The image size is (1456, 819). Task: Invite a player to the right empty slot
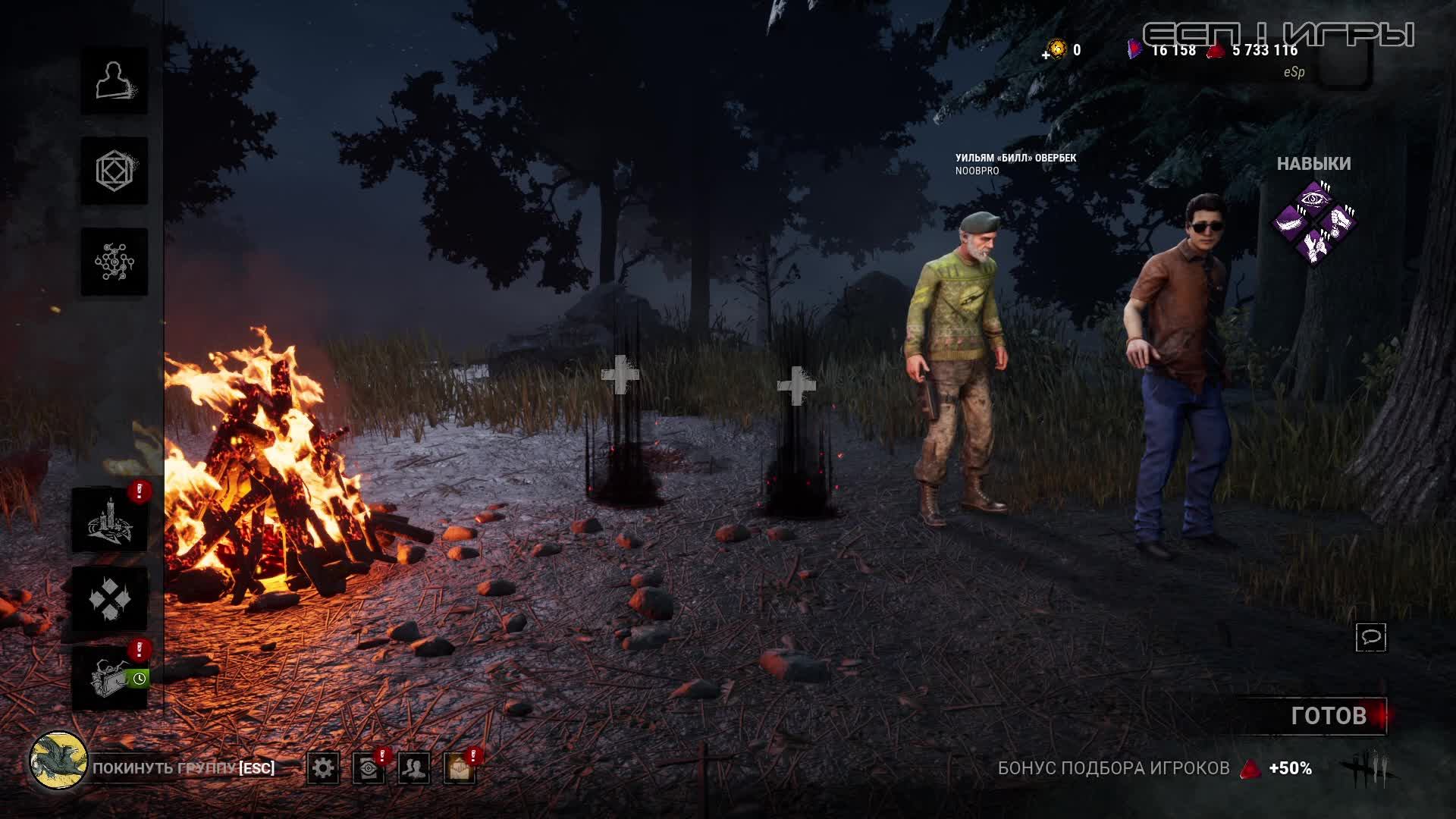click(x=796, y=385)
